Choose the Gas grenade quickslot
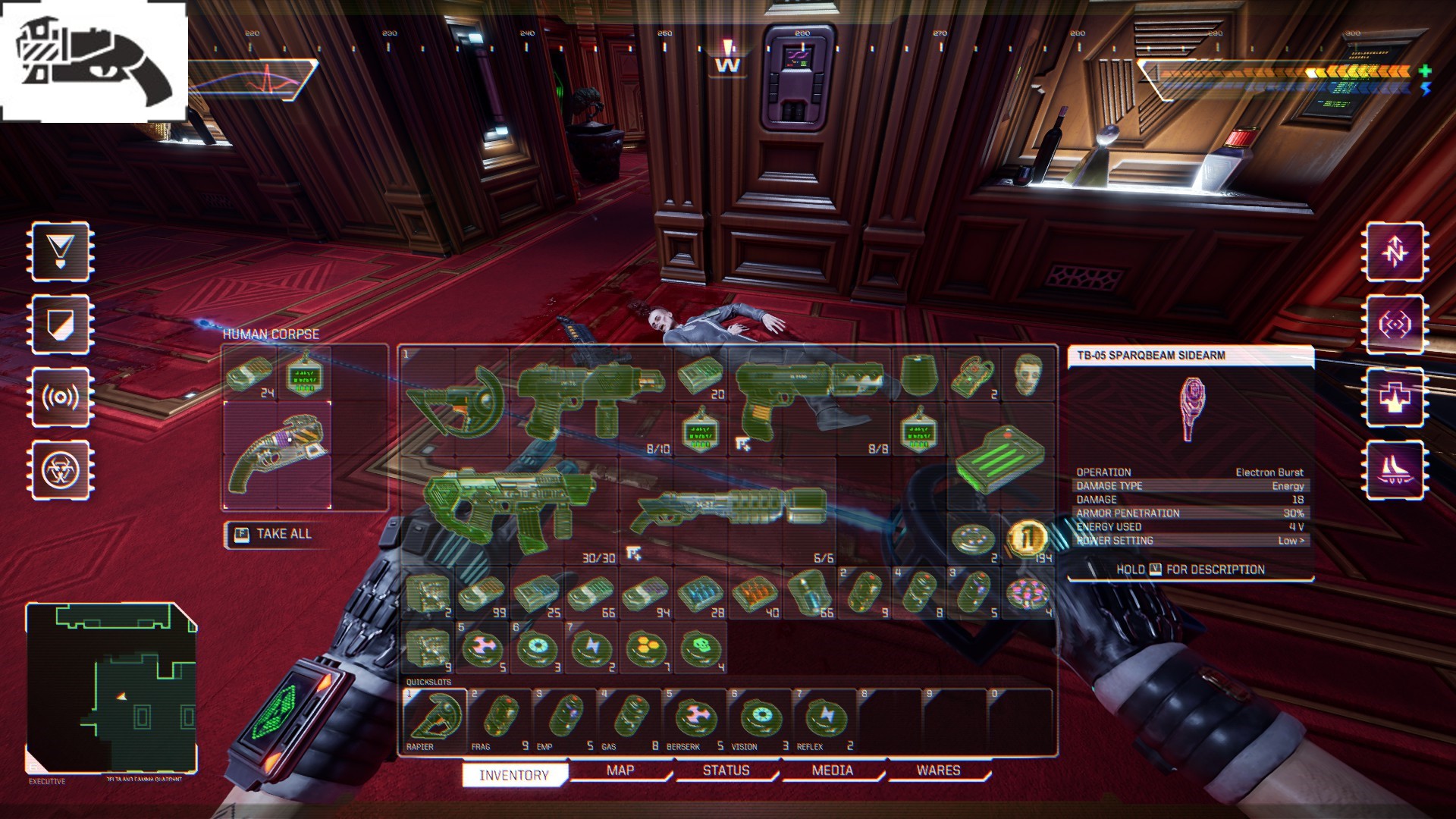This screenshot has width=1456, height=819. click(x=629, y=719)
